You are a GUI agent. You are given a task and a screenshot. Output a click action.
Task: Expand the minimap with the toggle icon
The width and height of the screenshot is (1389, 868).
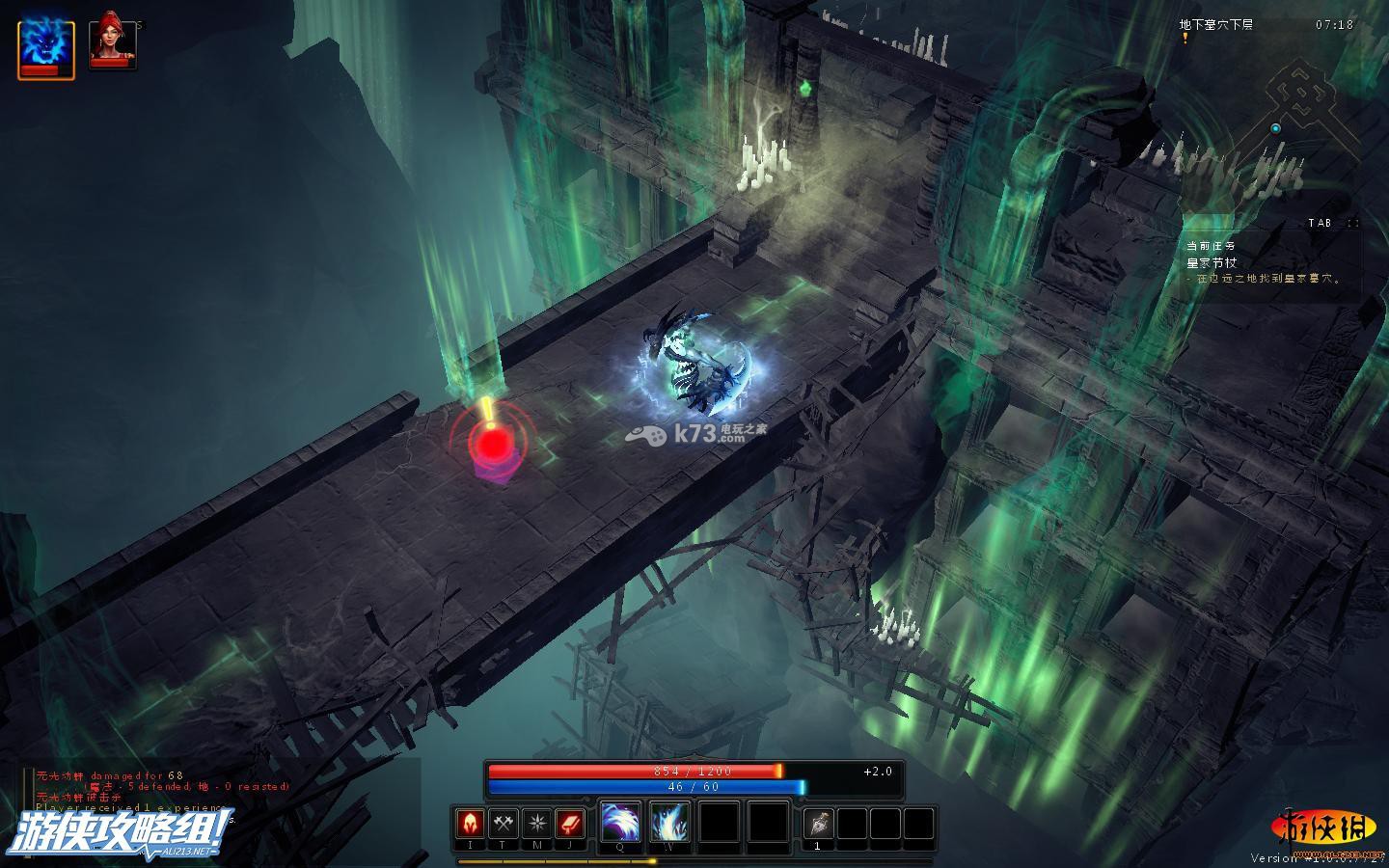[x=1353, y=223]
